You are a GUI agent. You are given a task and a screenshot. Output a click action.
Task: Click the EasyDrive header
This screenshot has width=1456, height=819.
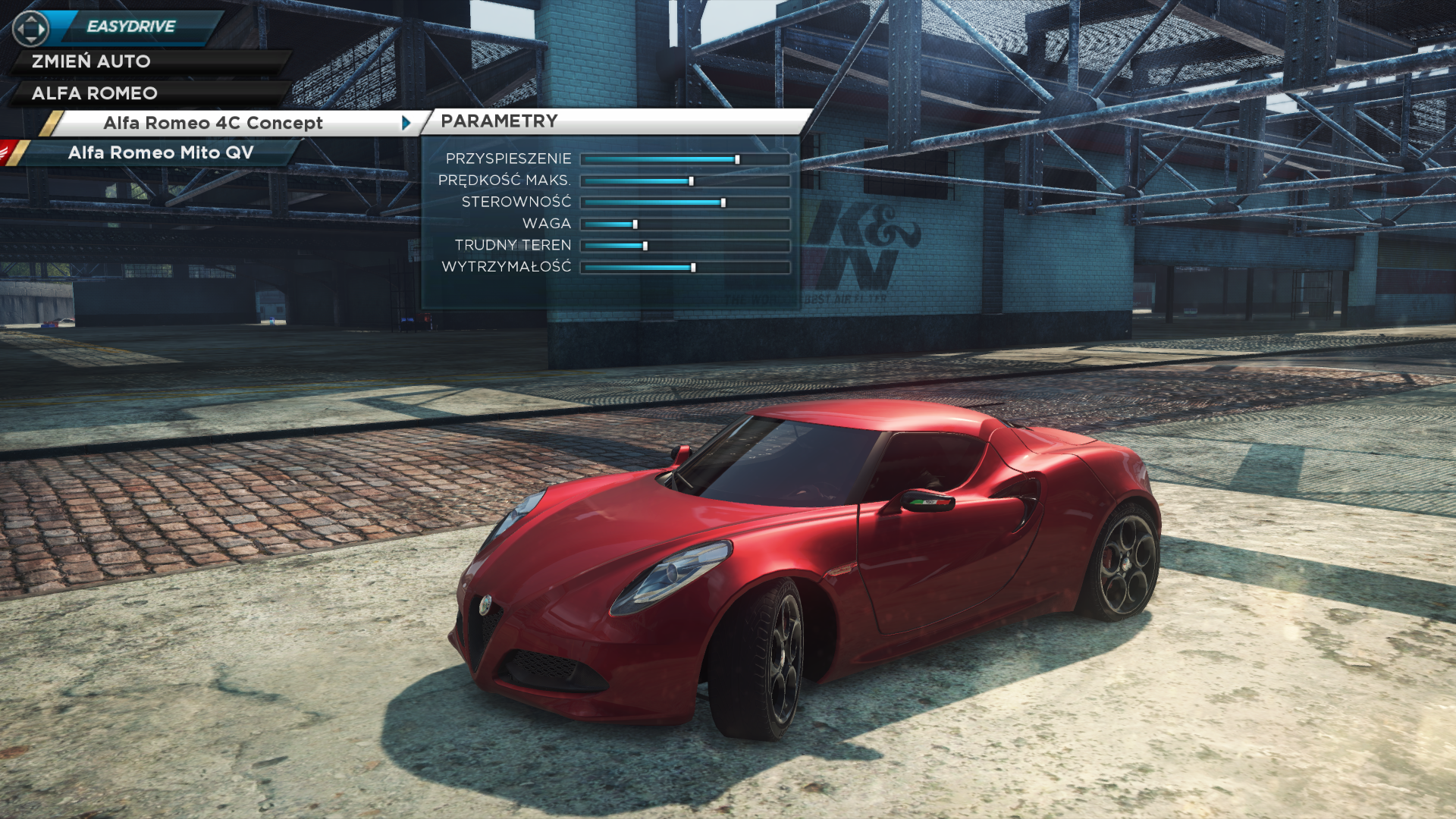pos(130,27)
